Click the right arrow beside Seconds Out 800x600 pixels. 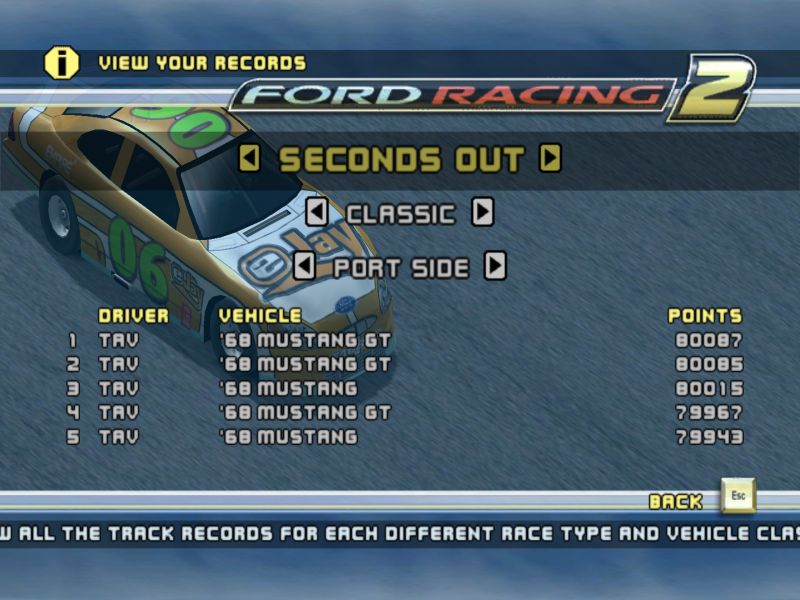pos(550,159)
